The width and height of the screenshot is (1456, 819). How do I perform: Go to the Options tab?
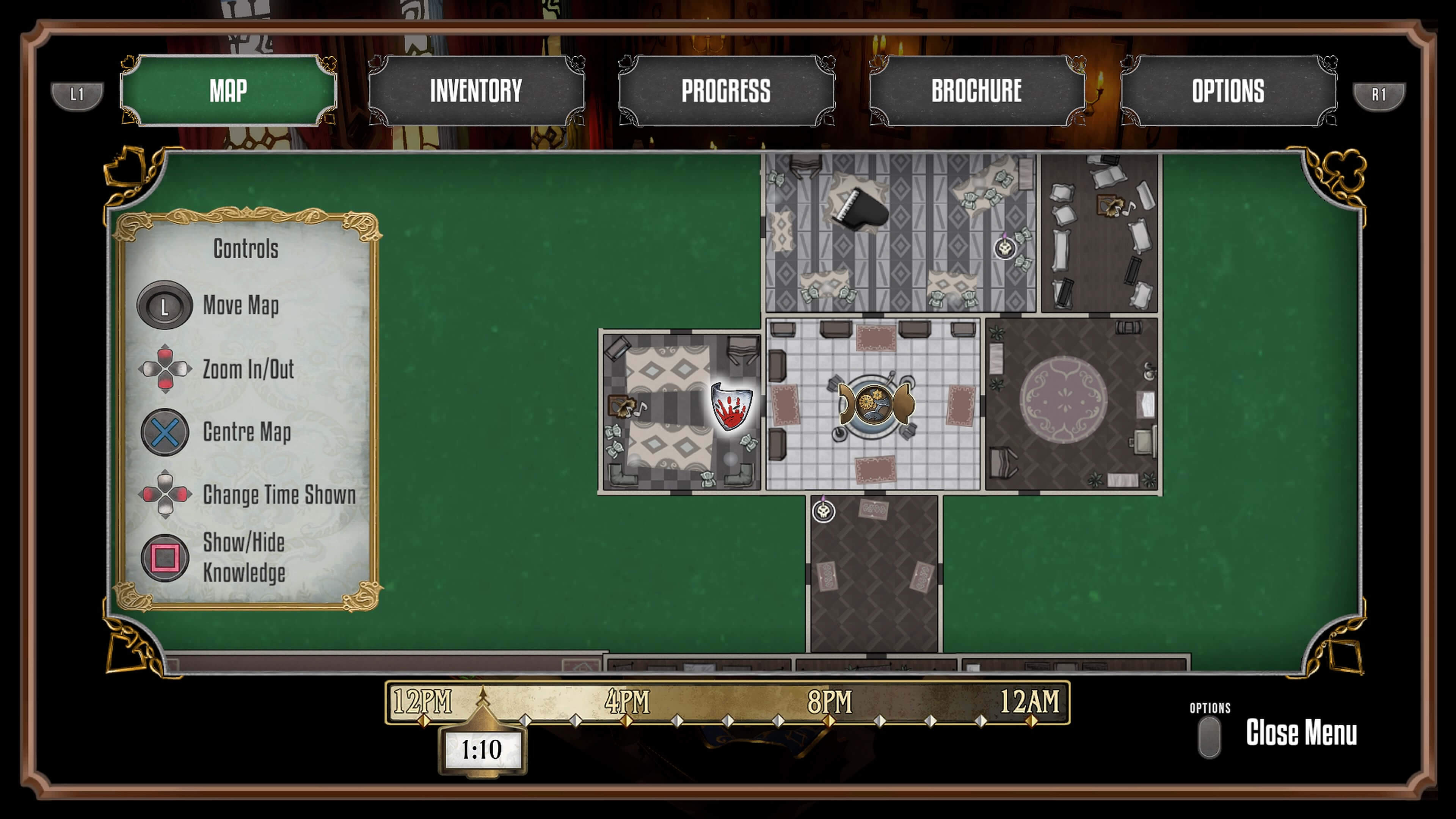[1228, 91]
